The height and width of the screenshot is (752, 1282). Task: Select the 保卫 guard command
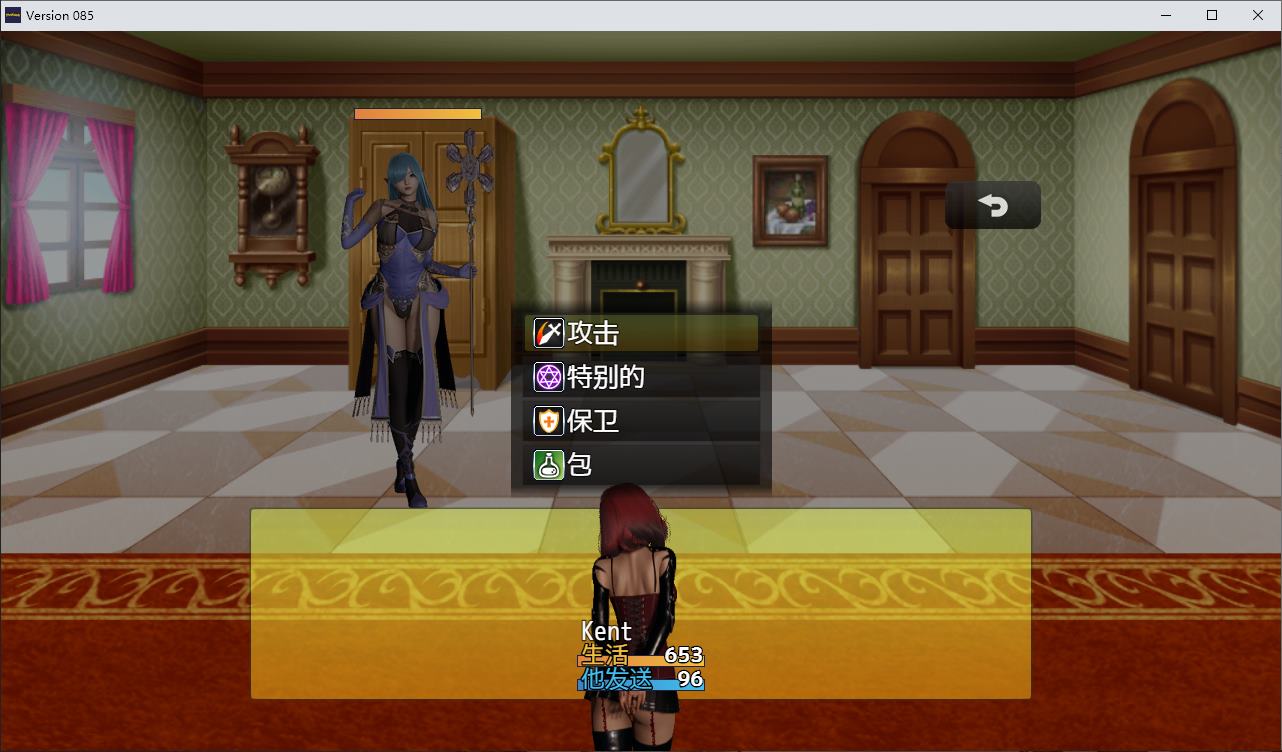point(641,421)
